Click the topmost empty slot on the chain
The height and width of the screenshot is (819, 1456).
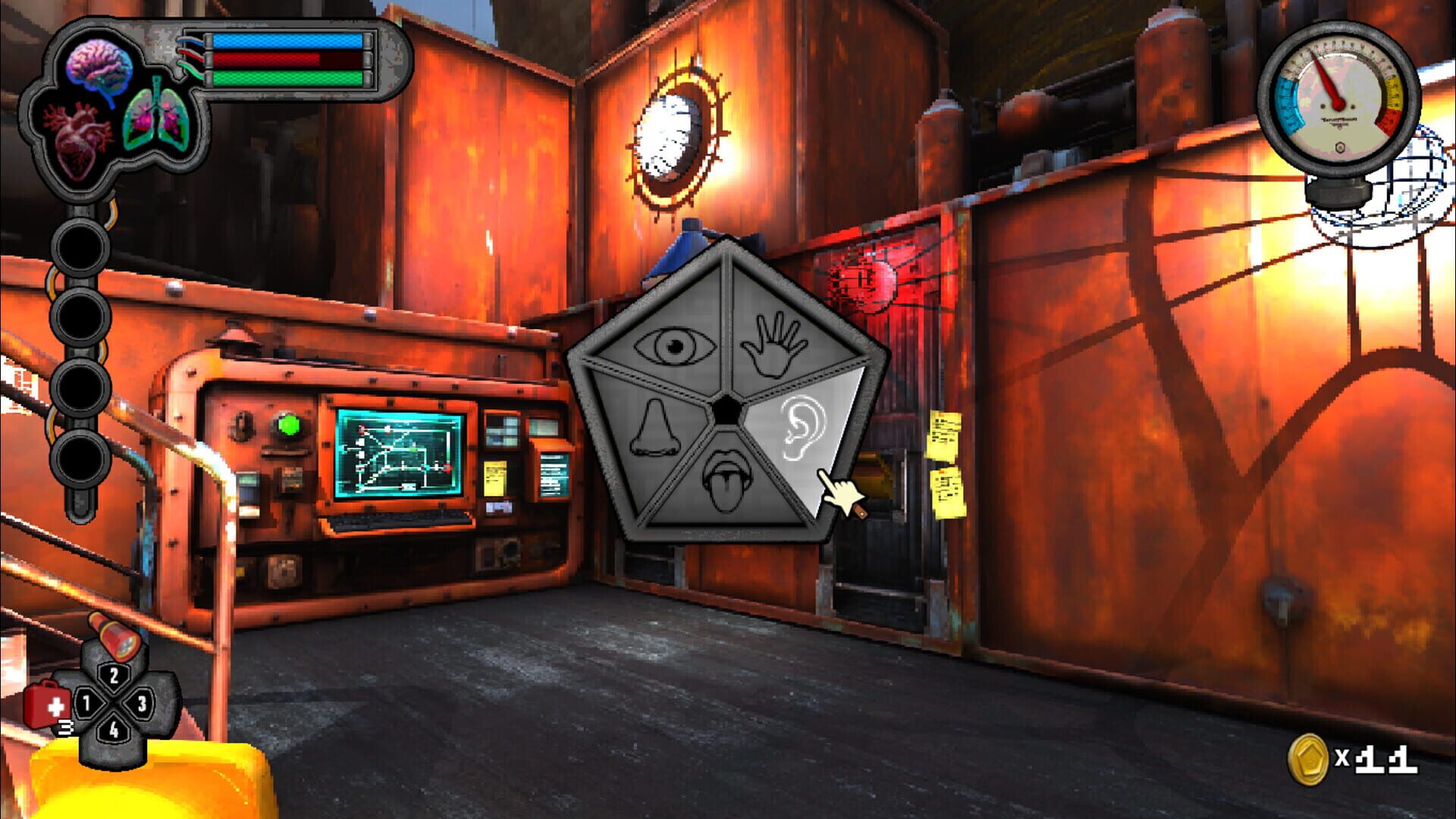80,246
